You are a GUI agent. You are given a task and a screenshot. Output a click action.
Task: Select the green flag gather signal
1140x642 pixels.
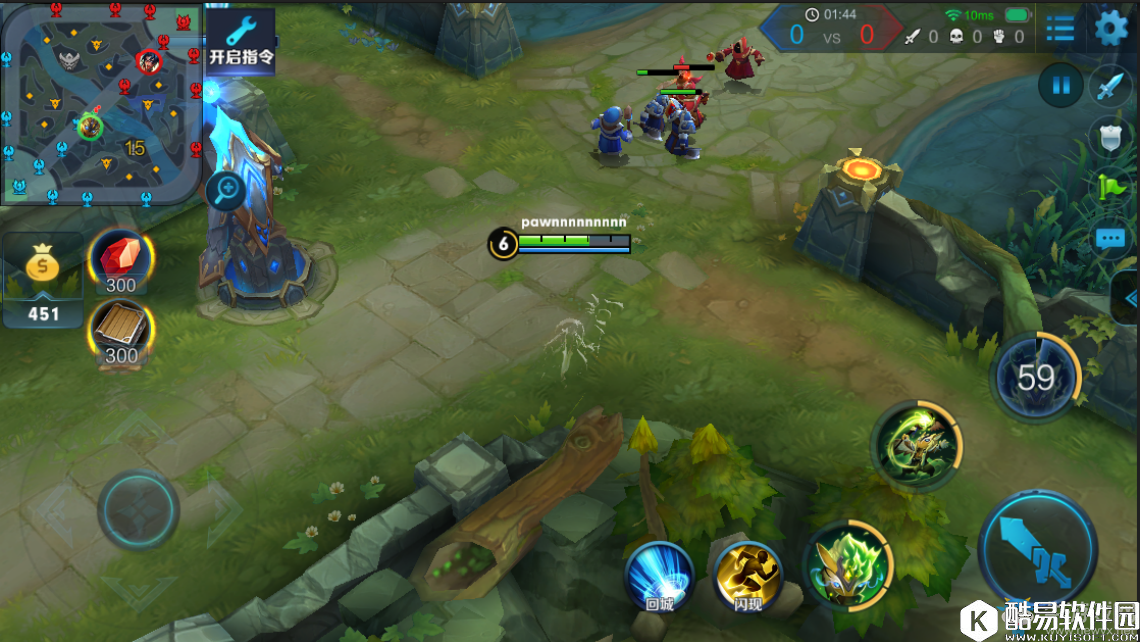[x=1111, y=188]
